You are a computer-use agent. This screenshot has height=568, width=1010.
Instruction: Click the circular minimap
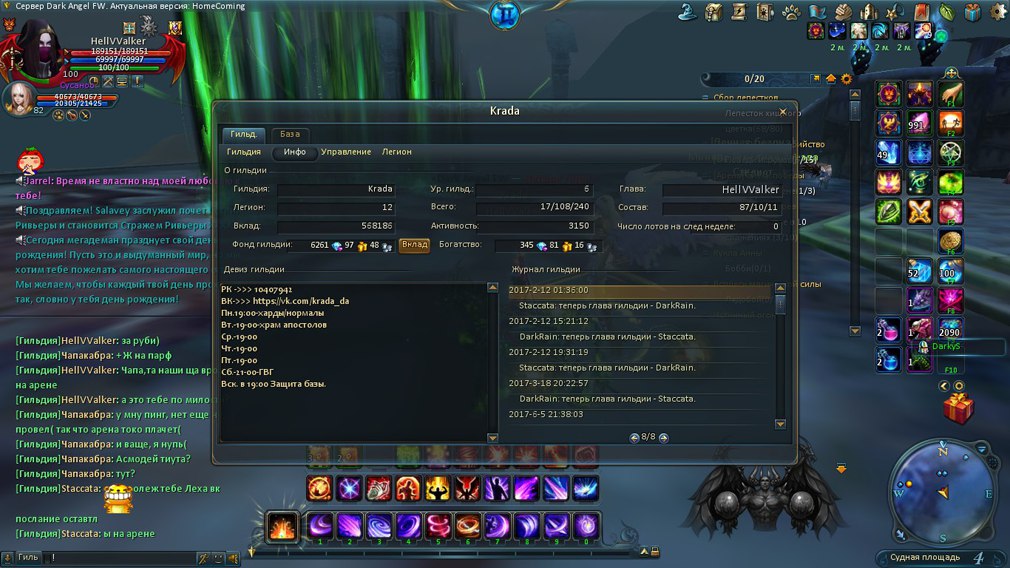pos(940,490)
